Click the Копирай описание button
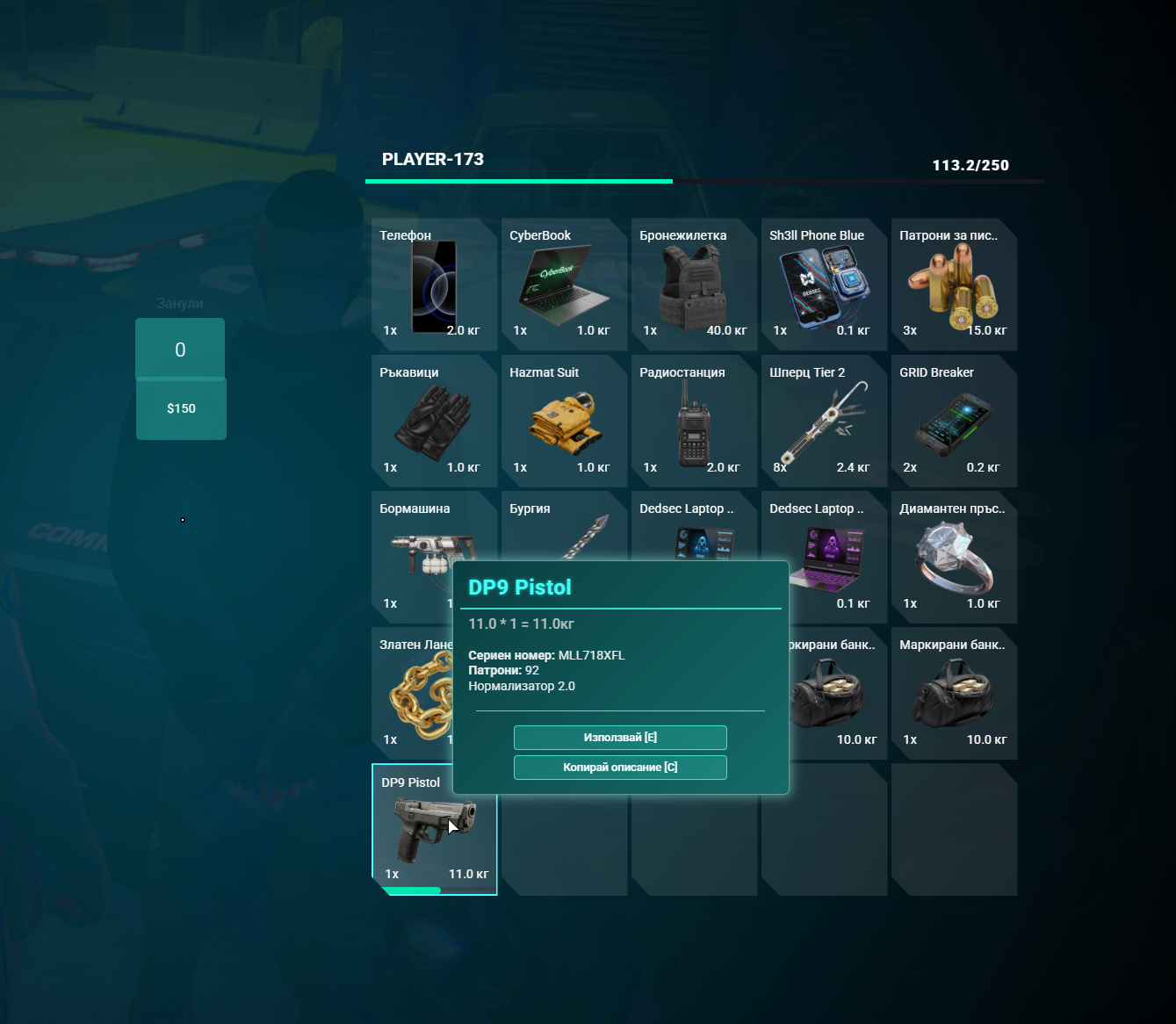The width and height of the screenshot is (1176, 1024). [x=620, y=768]
